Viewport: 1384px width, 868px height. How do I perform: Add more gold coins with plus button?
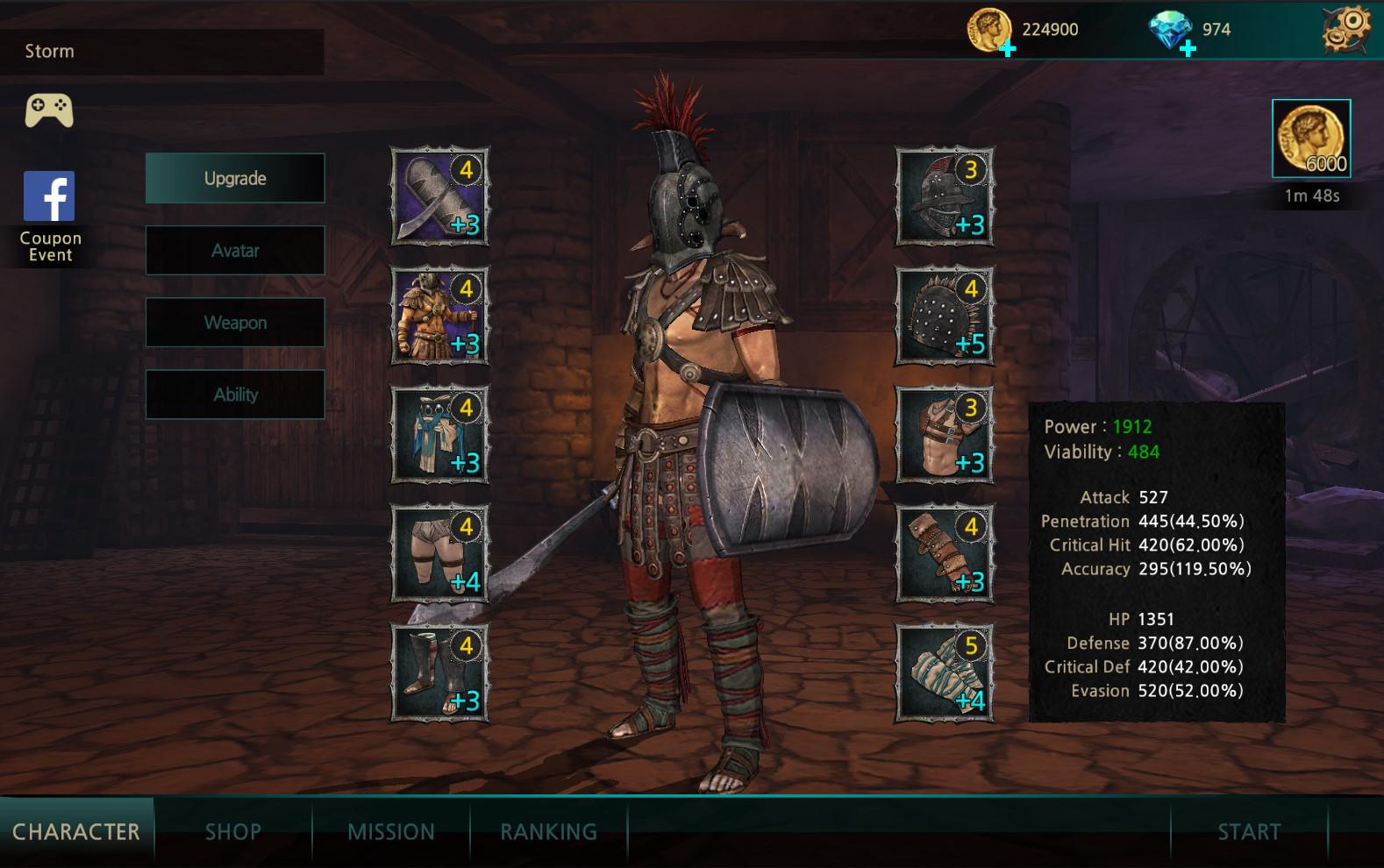pos(1009,49)
